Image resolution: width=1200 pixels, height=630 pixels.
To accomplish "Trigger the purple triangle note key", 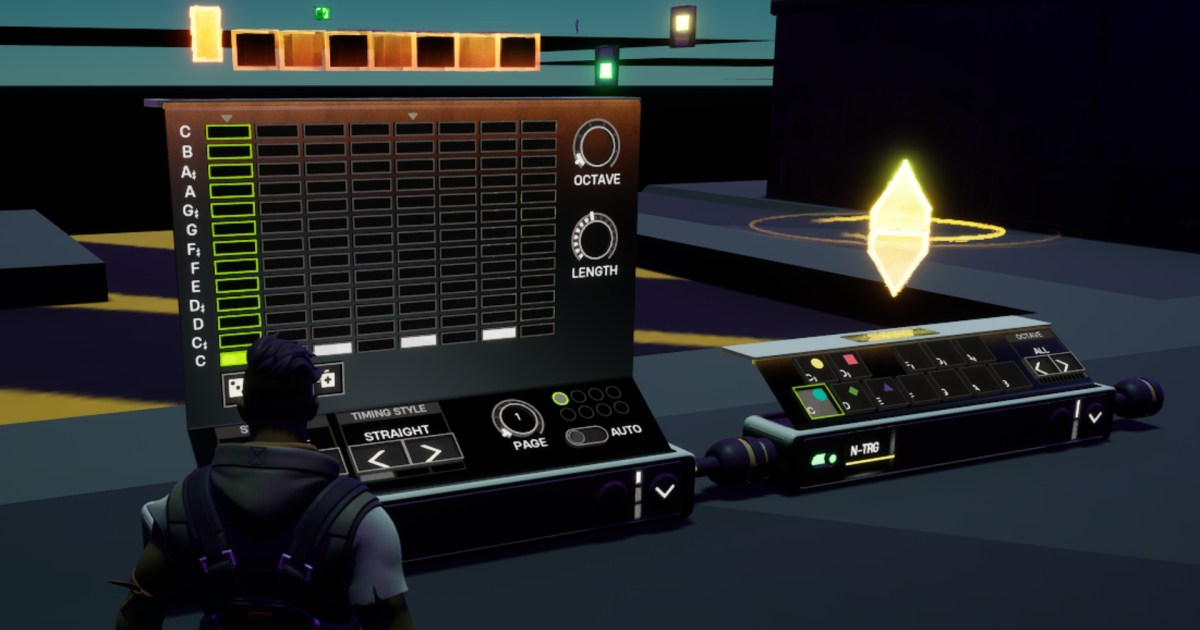I will (887, 387).
